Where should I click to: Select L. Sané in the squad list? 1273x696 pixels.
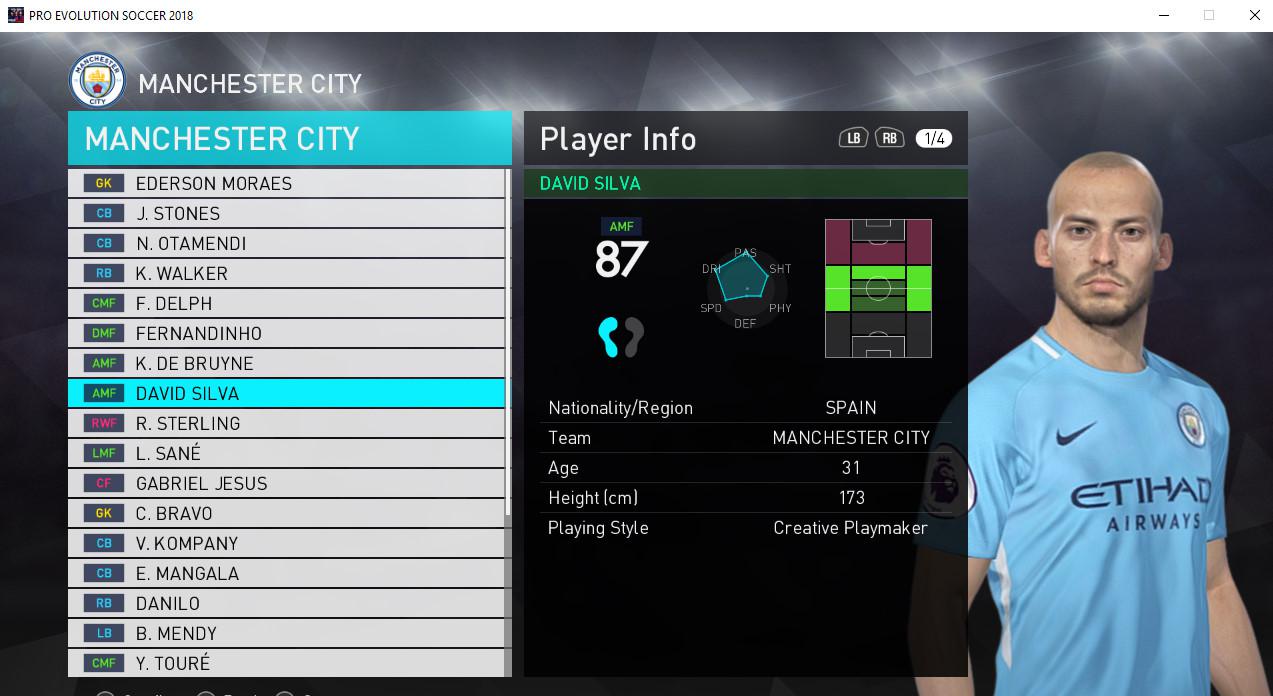pyautogui.click(x=287, y=453)
